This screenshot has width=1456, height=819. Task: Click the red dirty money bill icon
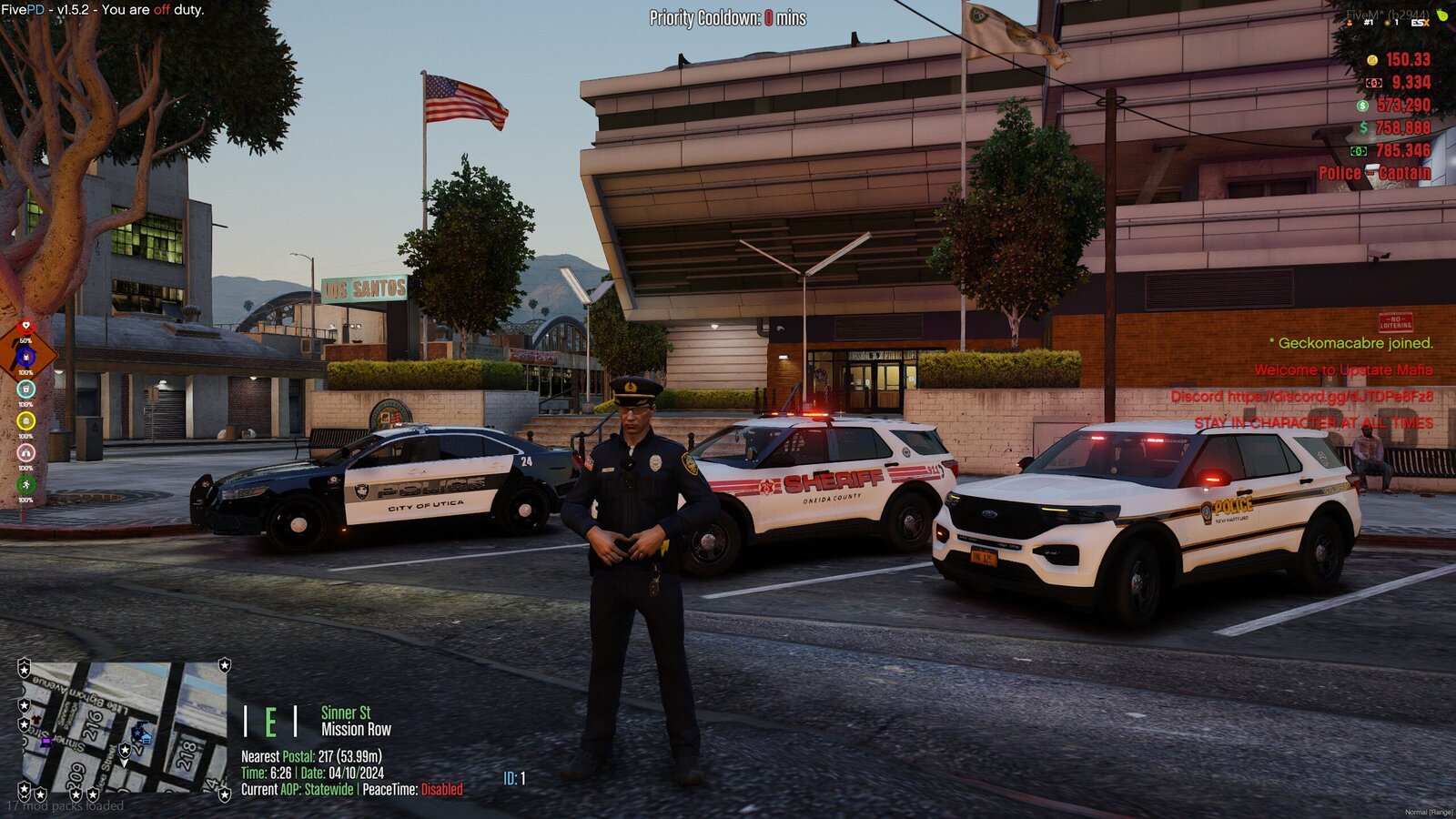[1373, 83]
